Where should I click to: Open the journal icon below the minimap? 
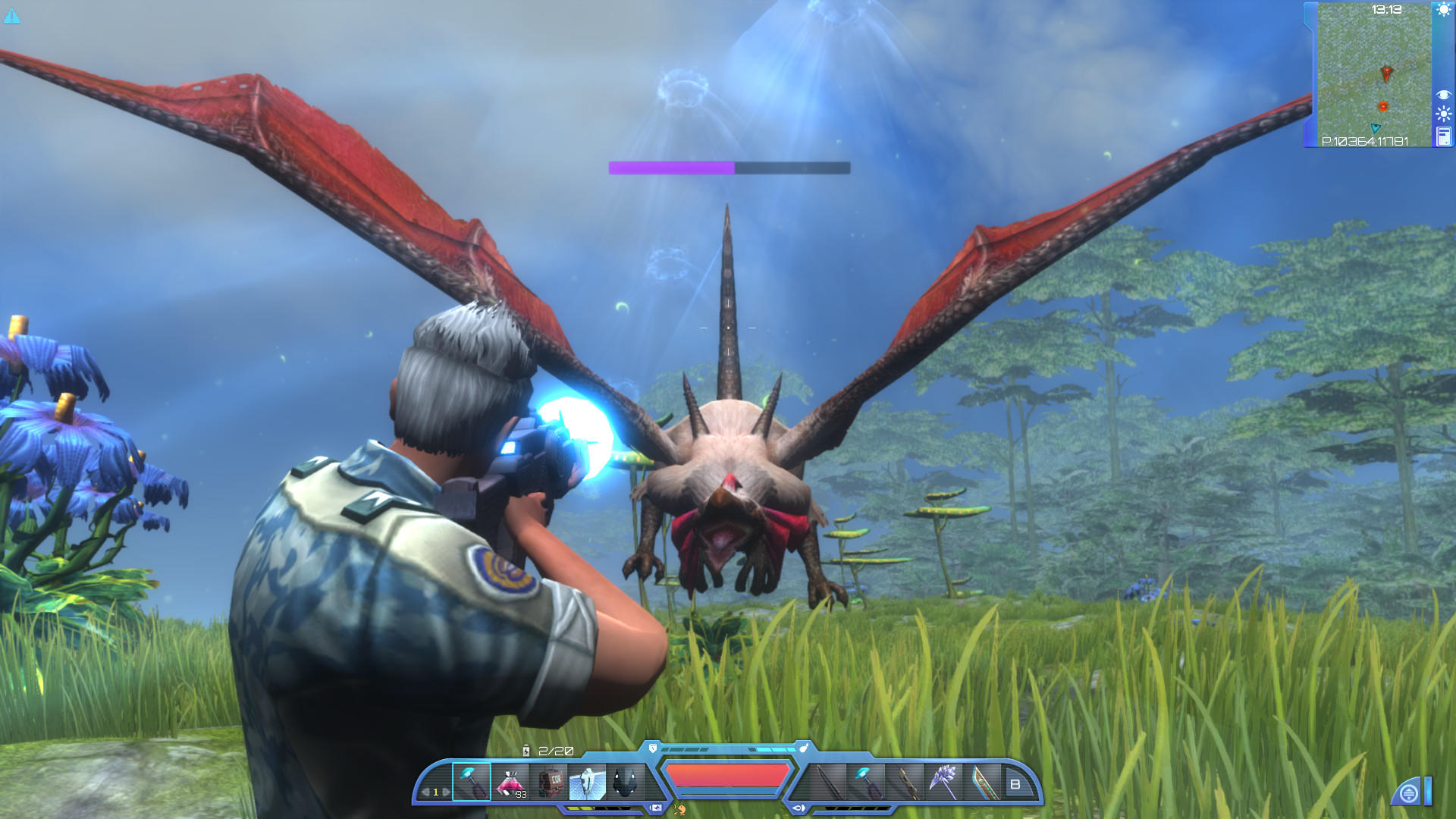pos(1444,136)
